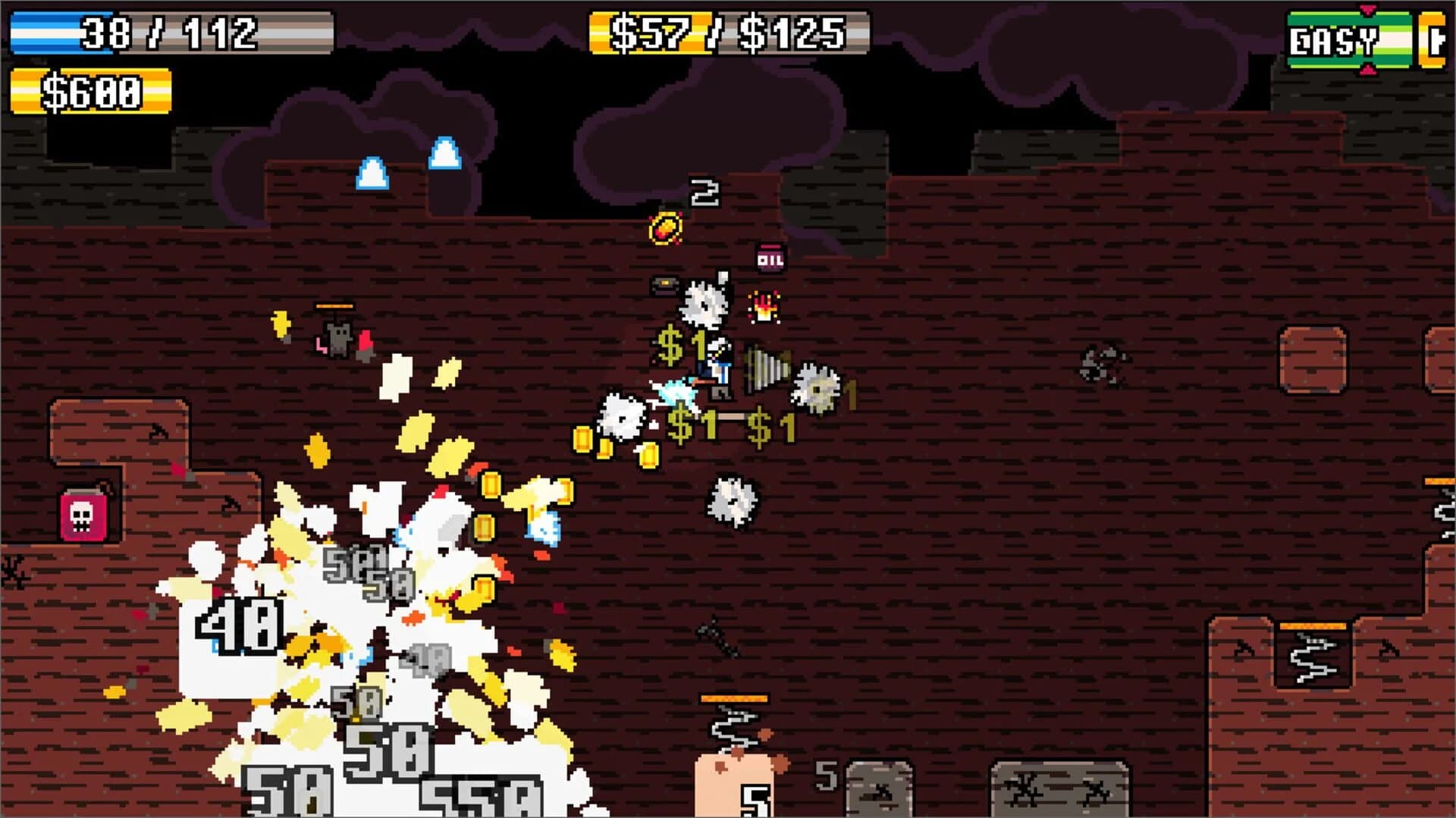
Task: Select the flame hazard sprite near the miner
Action: pos(764,308)
